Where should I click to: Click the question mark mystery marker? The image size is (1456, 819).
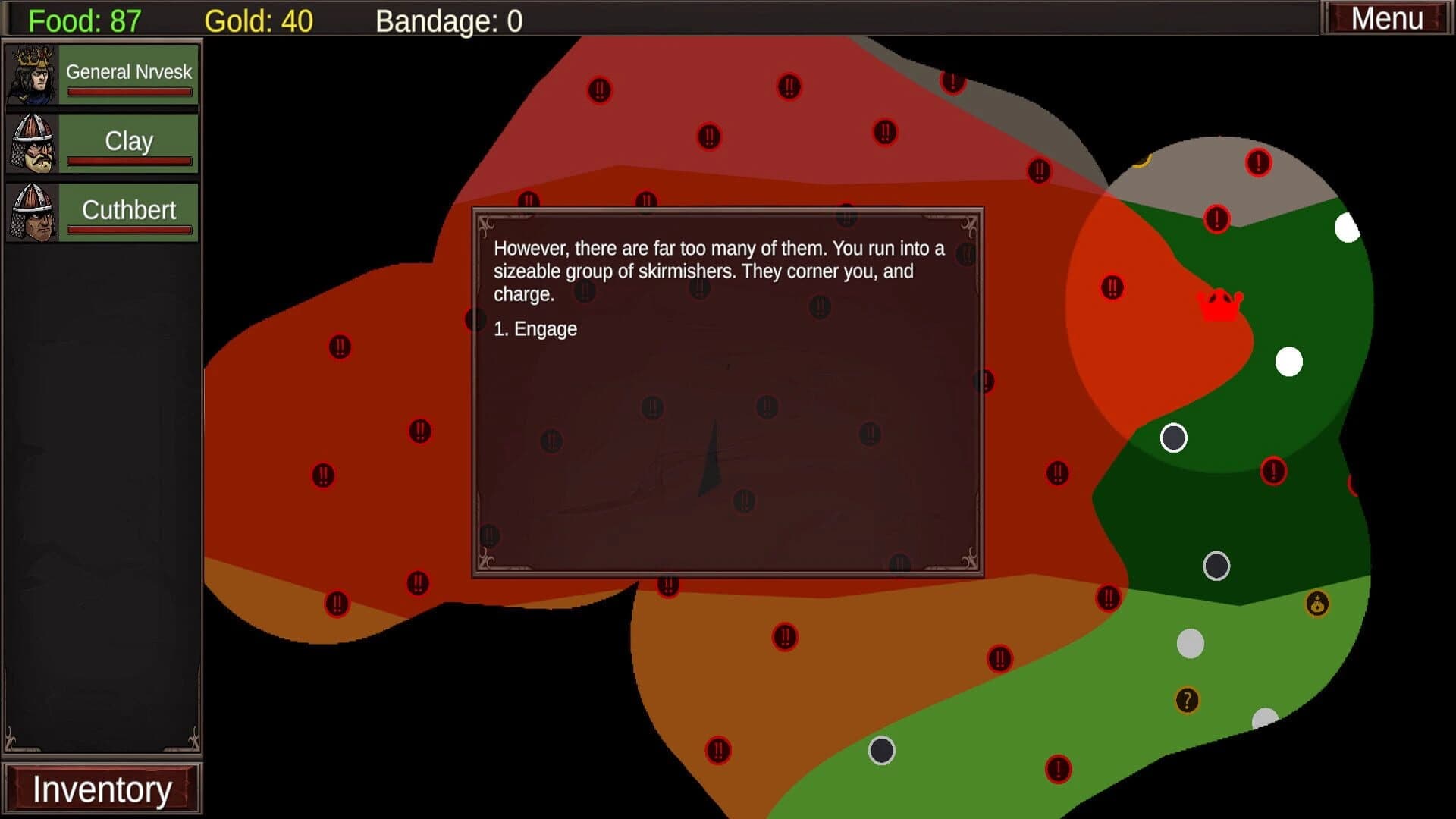tap(1187, 700)
